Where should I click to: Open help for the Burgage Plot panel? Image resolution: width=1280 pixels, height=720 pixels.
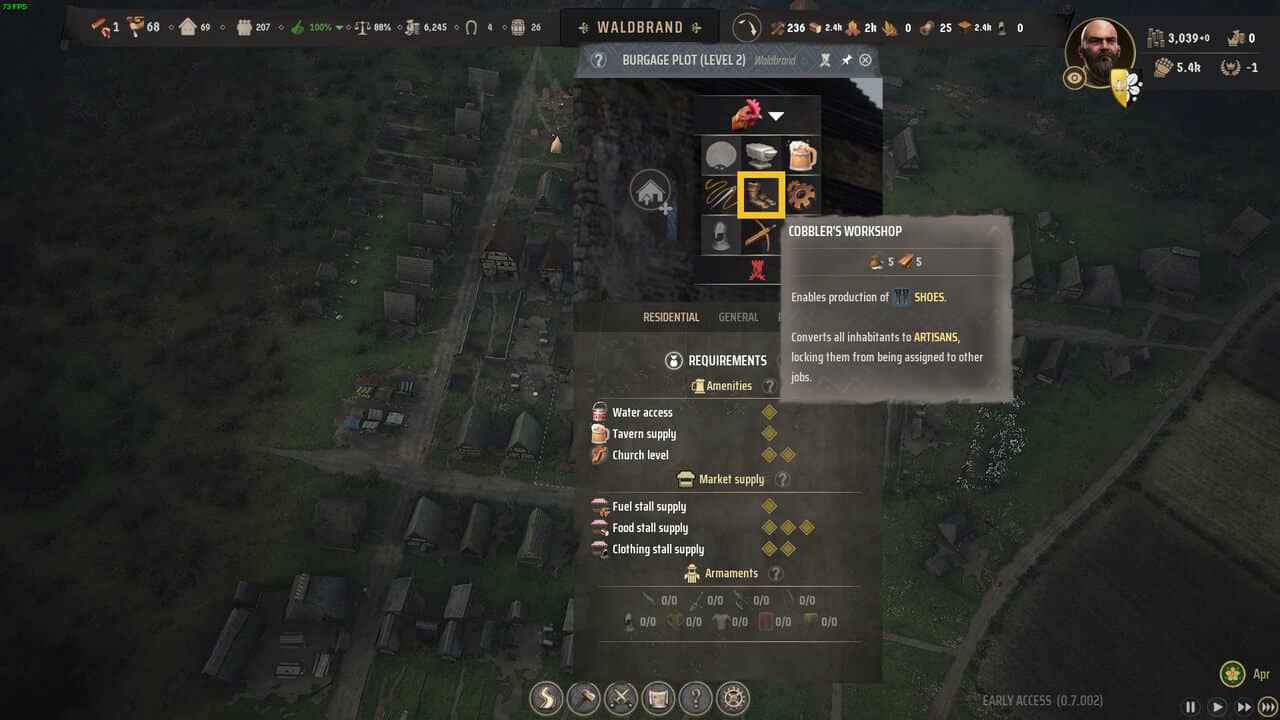[x=598, y=60]
